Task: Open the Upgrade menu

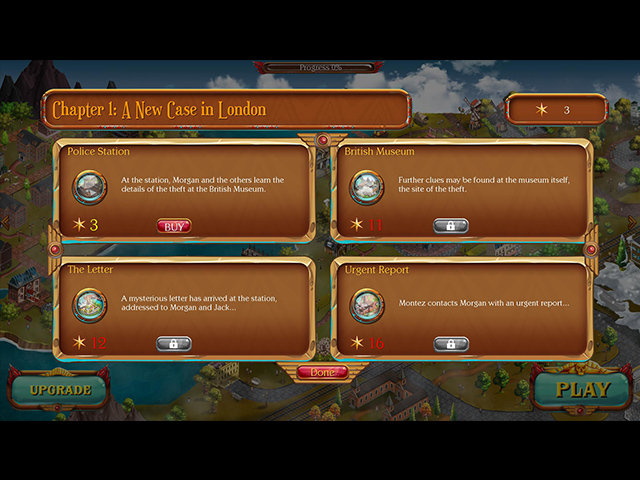Action: [60, 390]
